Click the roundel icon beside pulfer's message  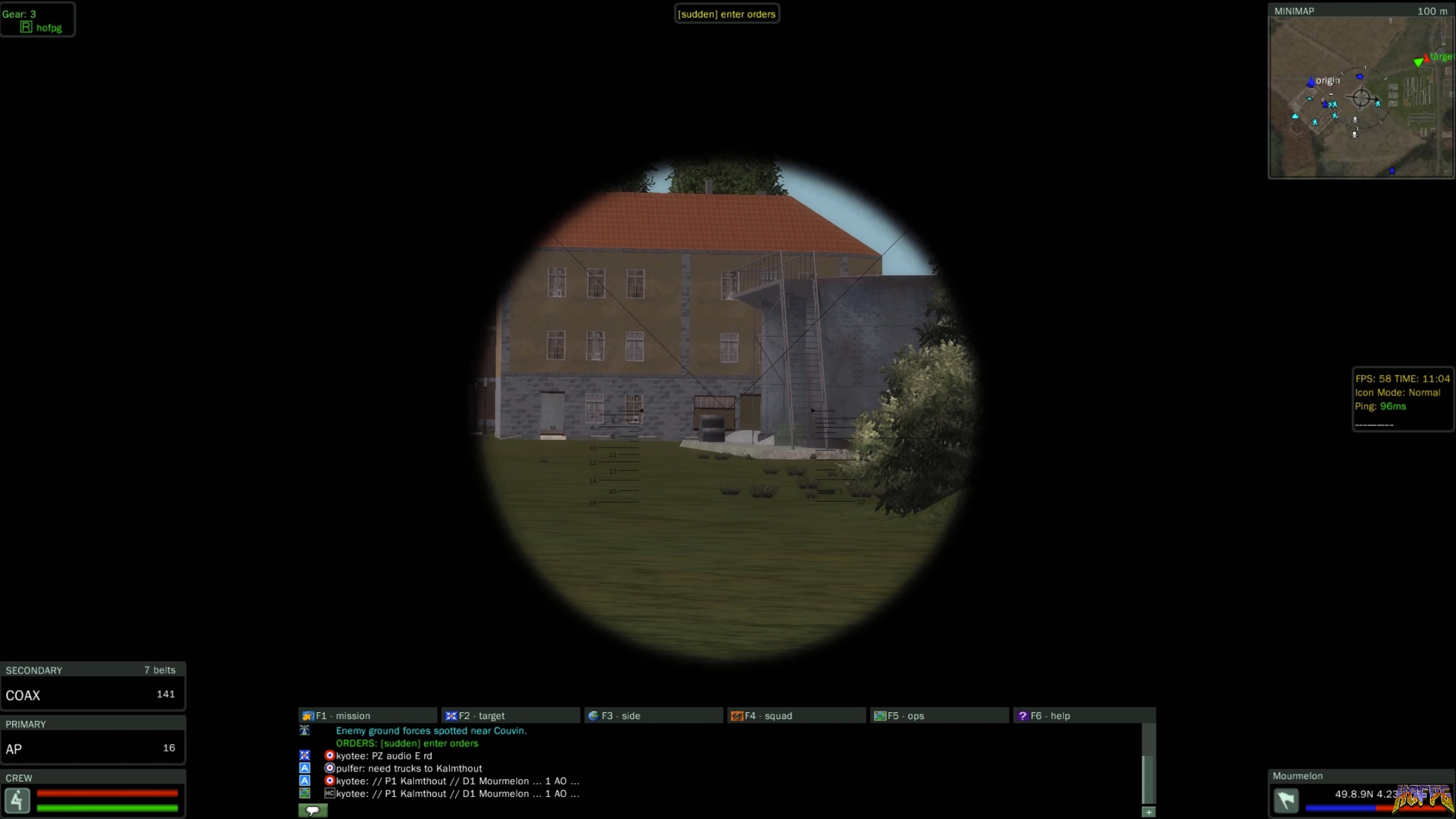click(329, 768)
